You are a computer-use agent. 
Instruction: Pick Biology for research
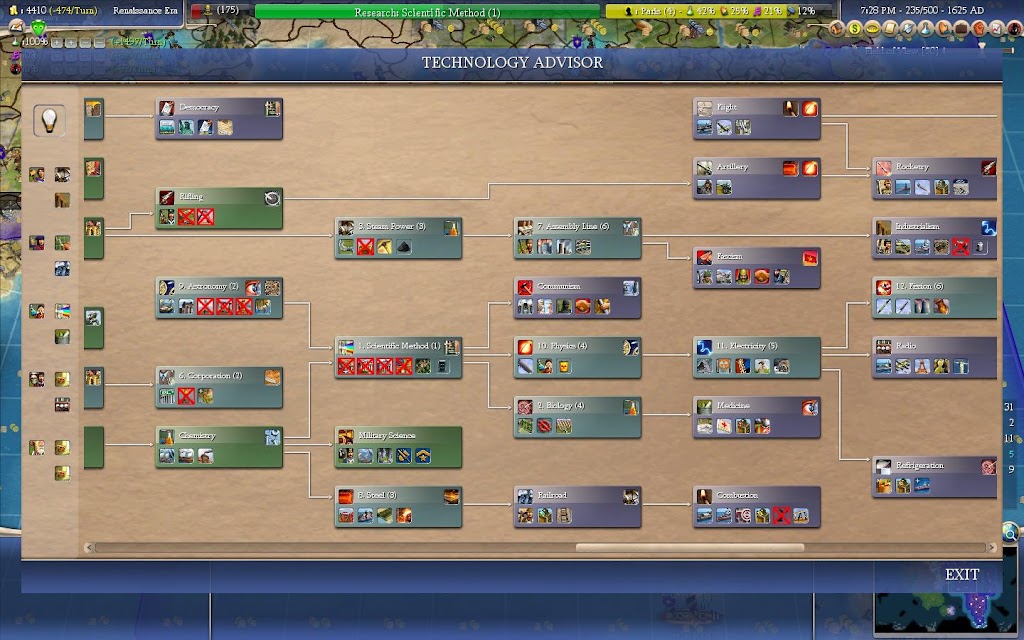(x=577, y=407)
